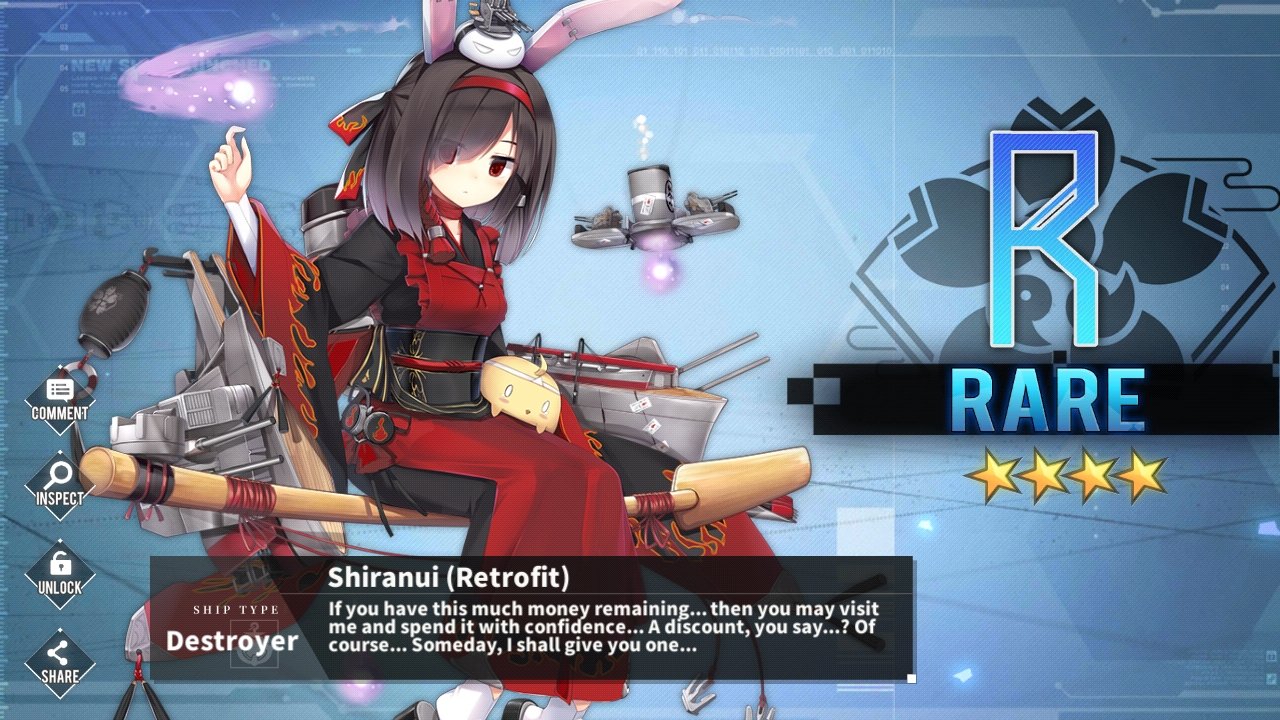
Task: Inspect the ship with the magnifier button
Action: pyautogui.click(x=60, y=485)
